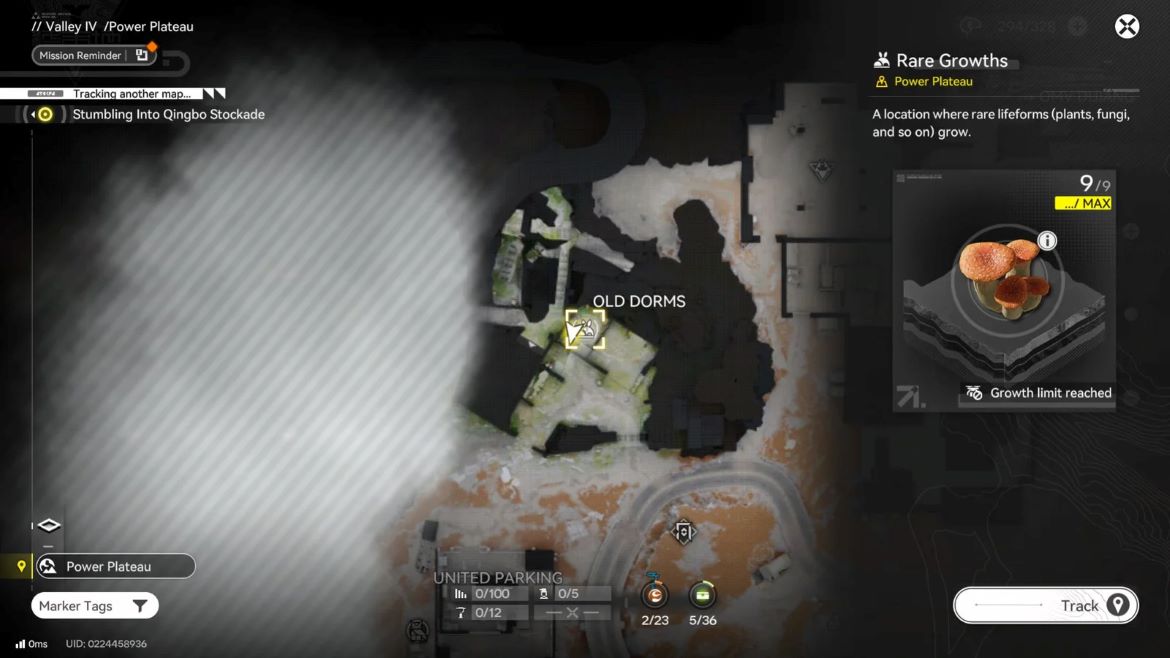The width and height of the screenshot is (1170, 658).
Task: Select the Stumbling Into Qingbo Stockade mission
Action: pyautogui.click(x=168, y=114)
